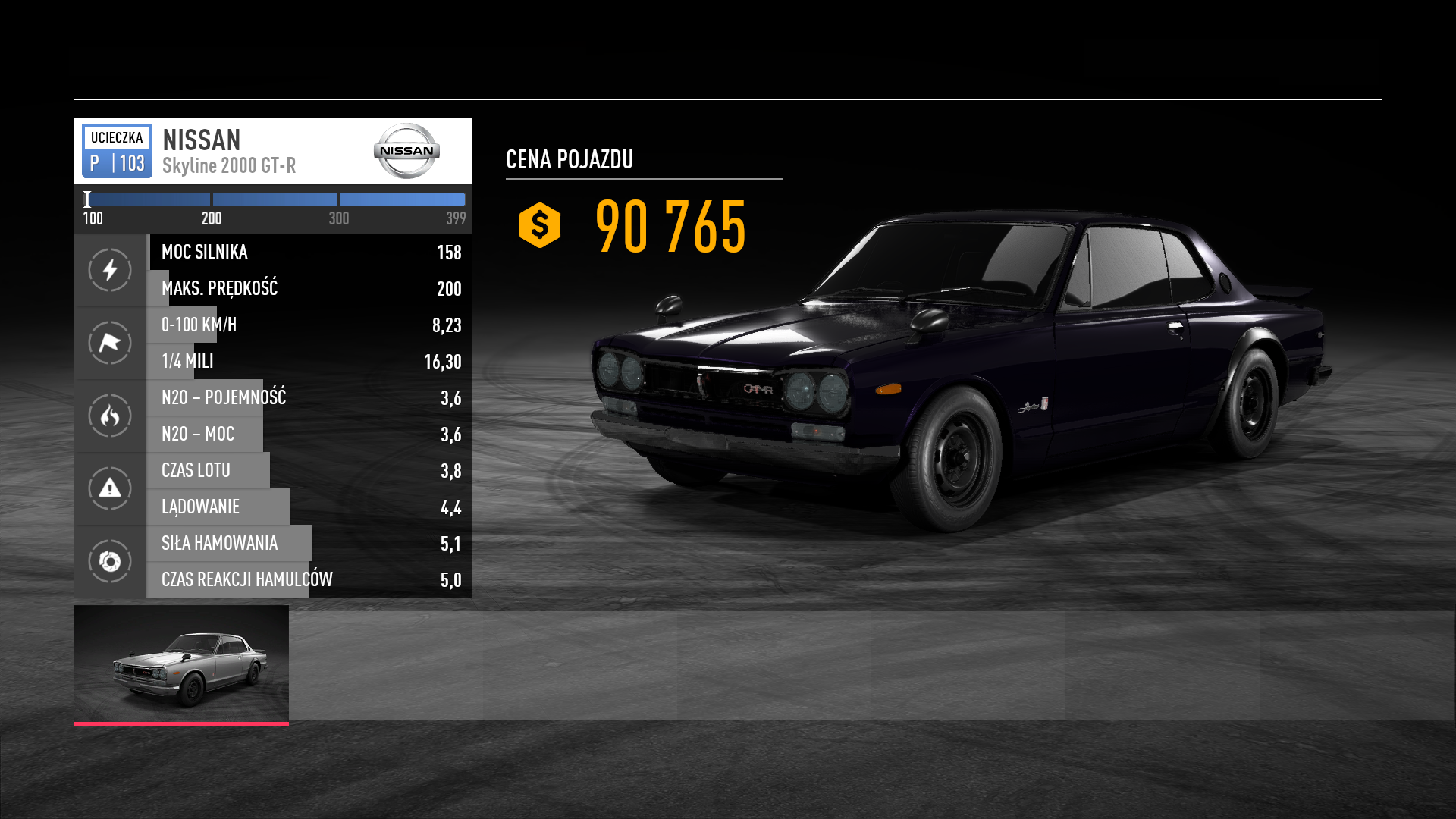
Task: Click the Nissan Skyline 2000 GT-R header card
Action: (x=271, y=151)
